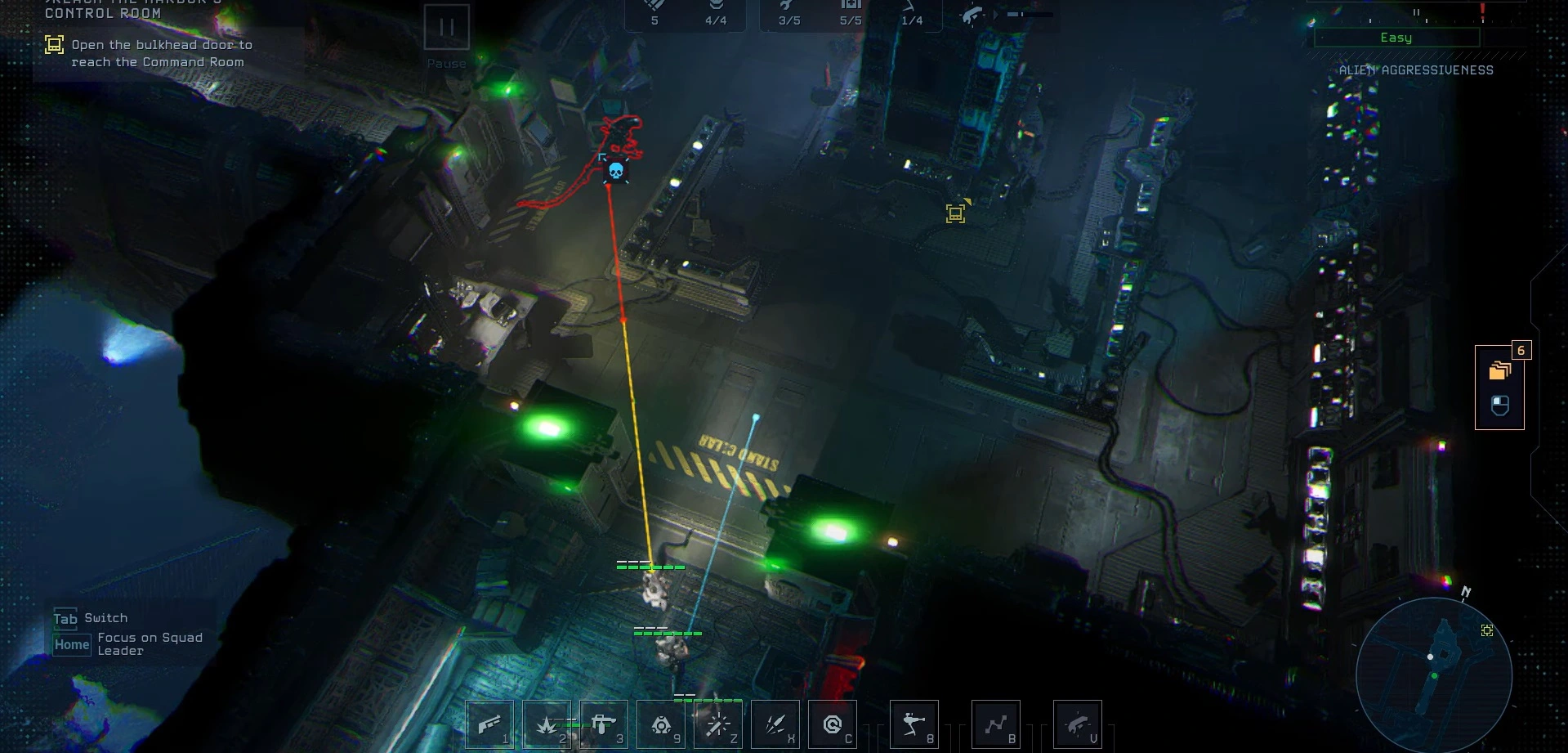This screenshot has width=1568, height=753.
Task: Deploy the mine skill in slot 9
Action: [x=661, y=724]
